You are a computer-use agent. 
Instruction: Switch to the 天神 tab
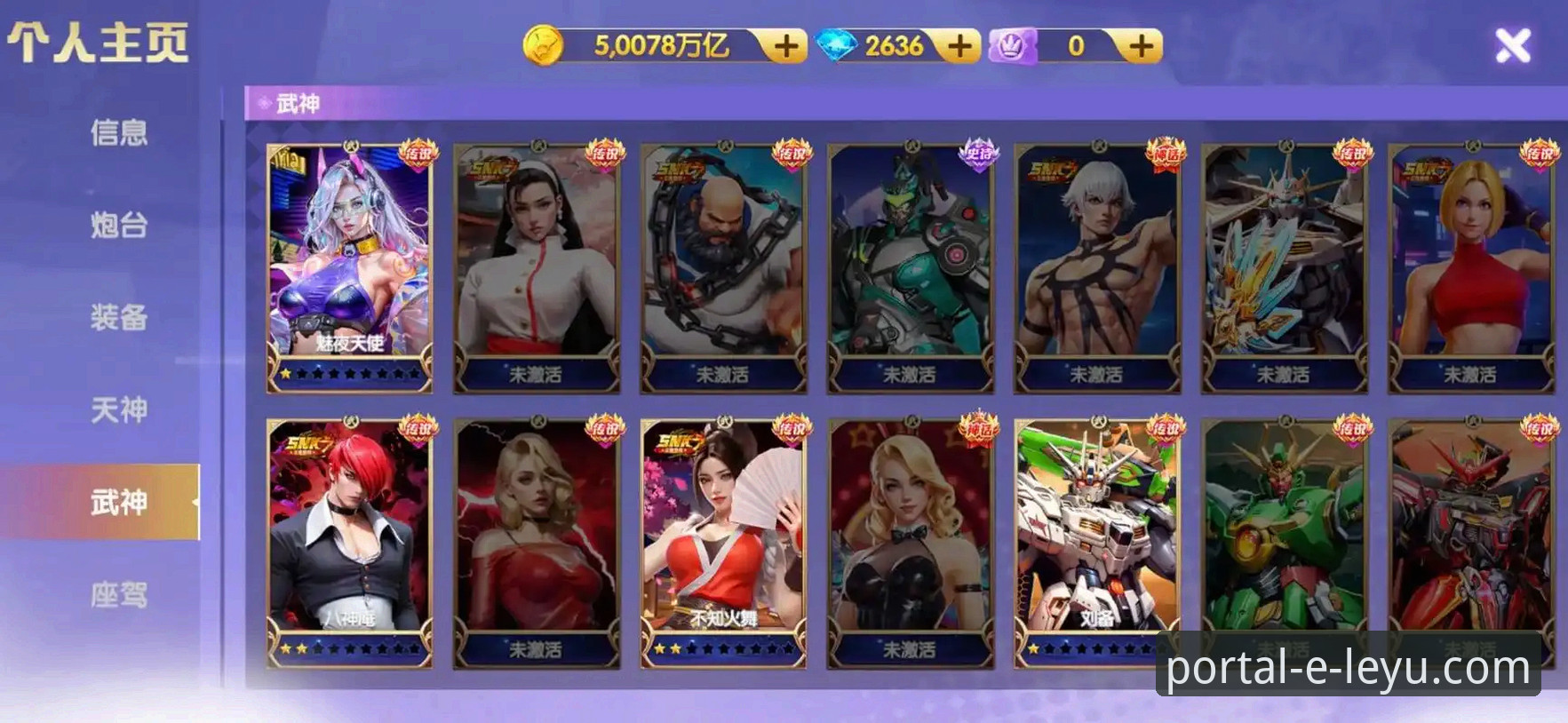click(118, 410)
